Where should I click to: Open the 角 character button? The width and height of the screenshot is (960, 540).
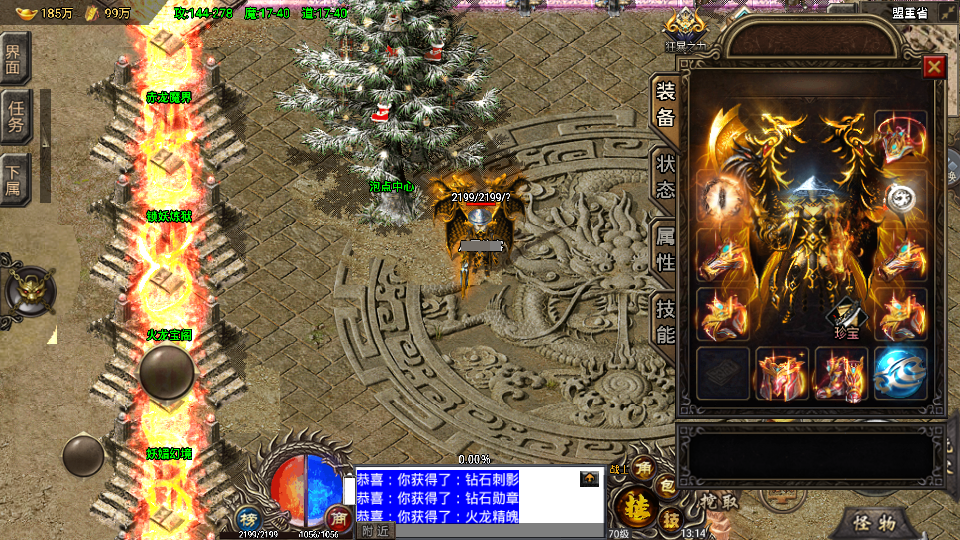coord(643,469)
